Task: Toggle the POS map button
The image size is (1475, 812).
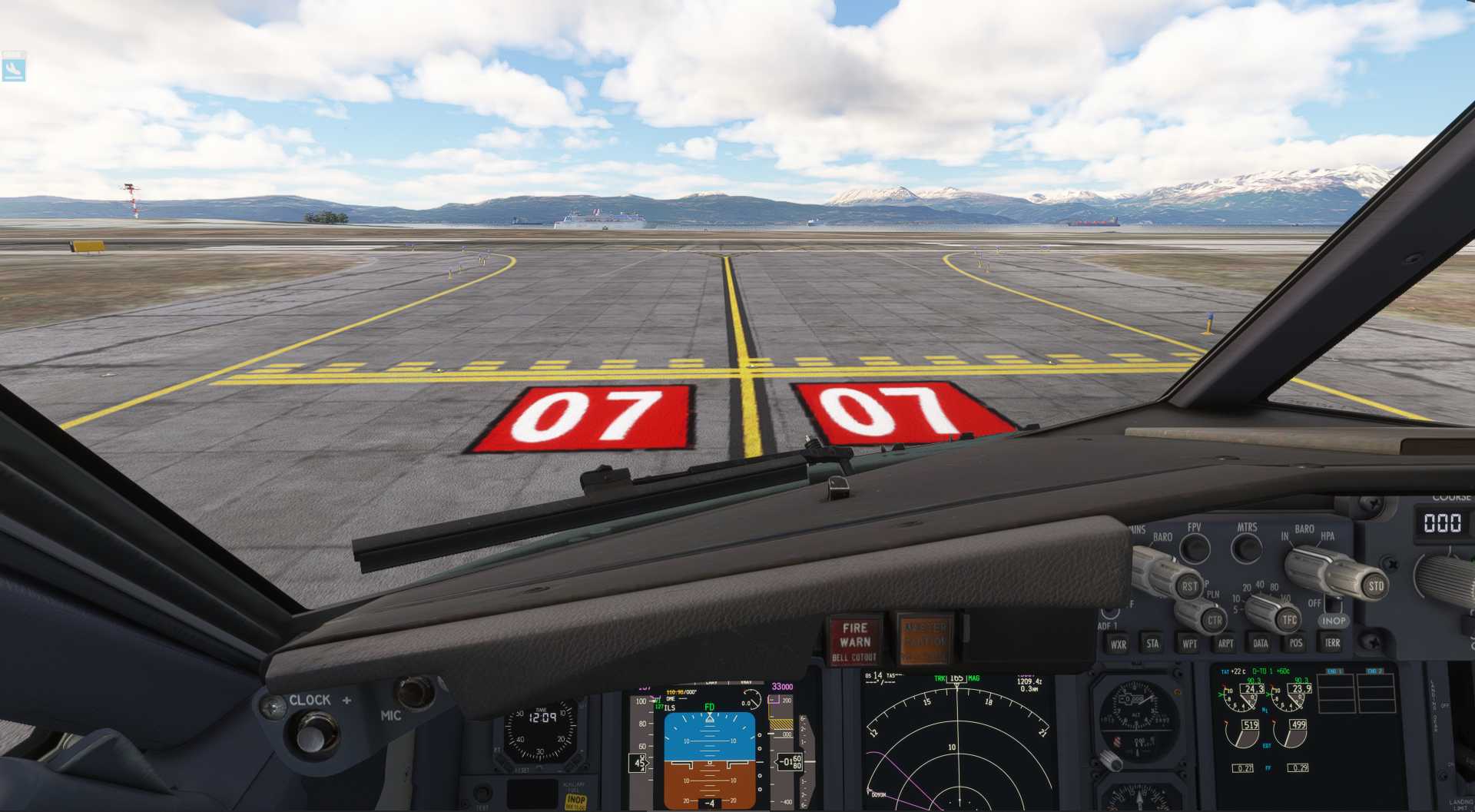Action: pos(1296,643)
